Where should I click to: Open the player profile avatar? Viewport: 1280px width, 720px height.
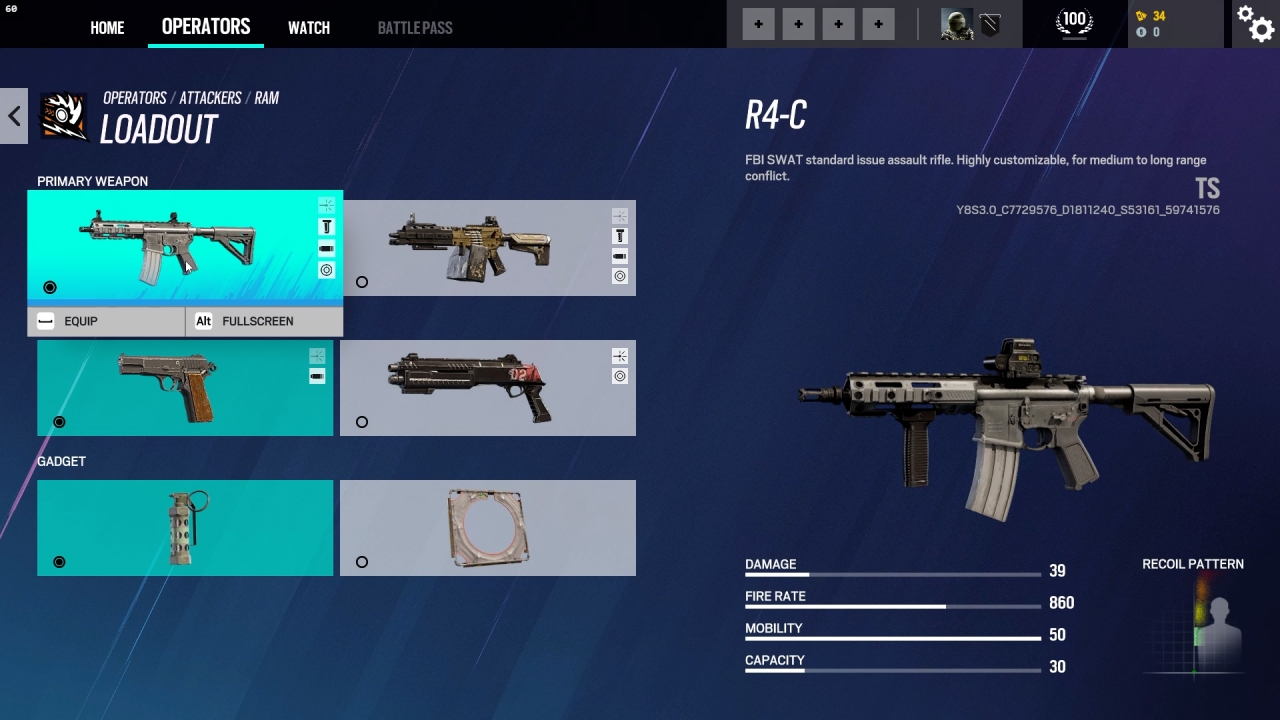(x=957, y=24)
